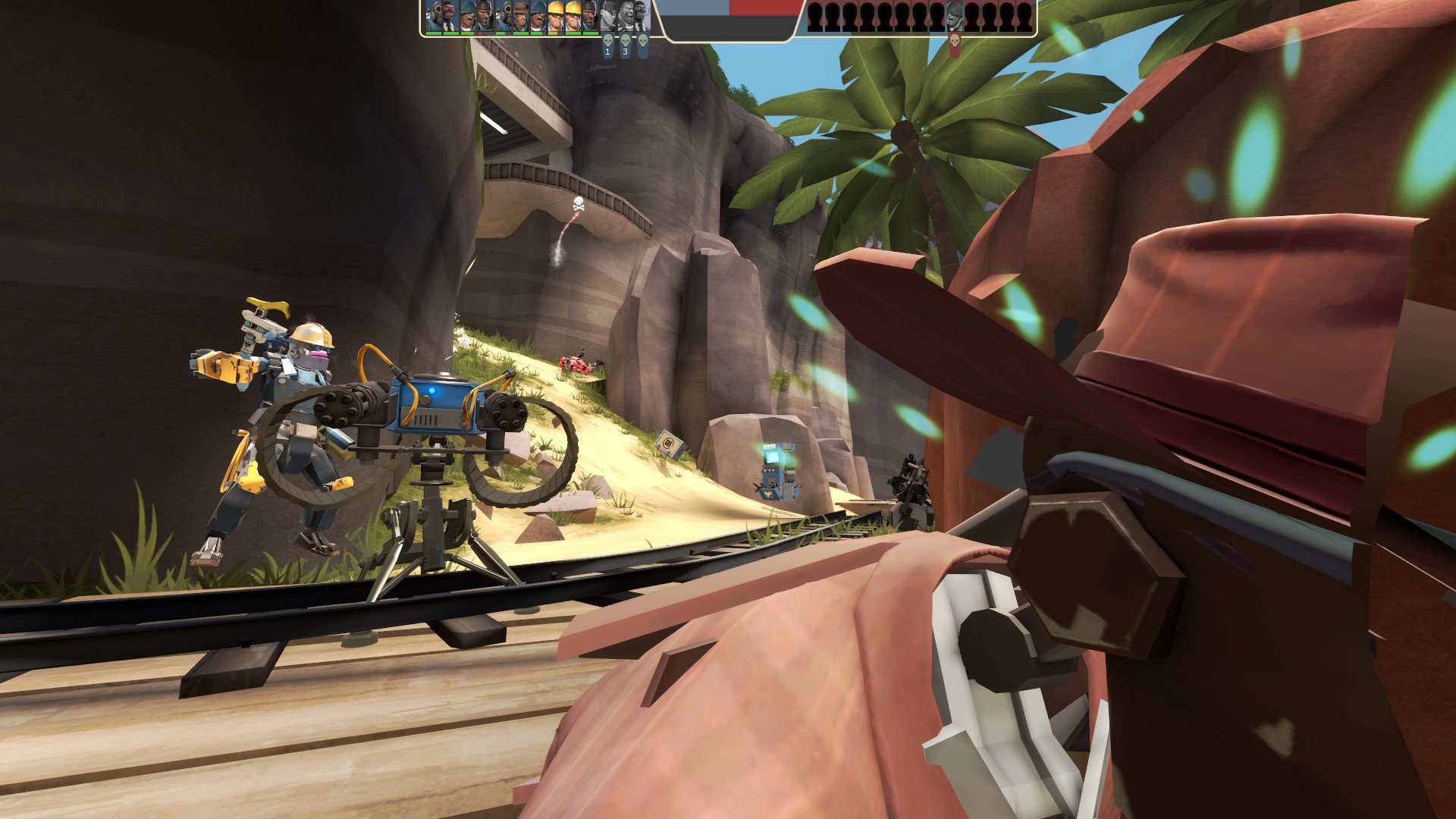Click the greyed-out dead Heavy portrait
This screenshot has height=819, width=1456.
(x=626, y=16)
